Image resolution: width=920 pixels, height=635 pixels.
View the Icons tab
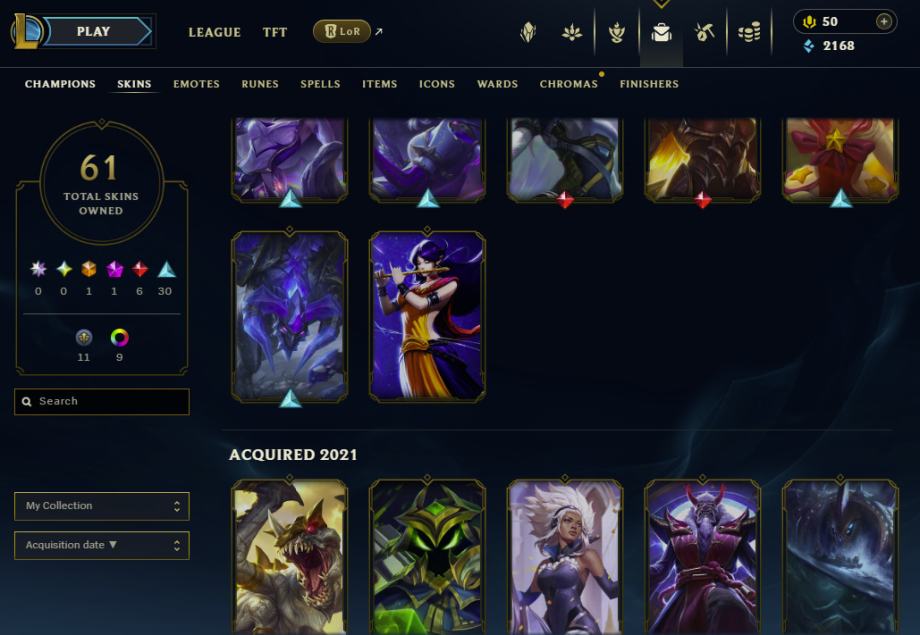coord(436,84)
